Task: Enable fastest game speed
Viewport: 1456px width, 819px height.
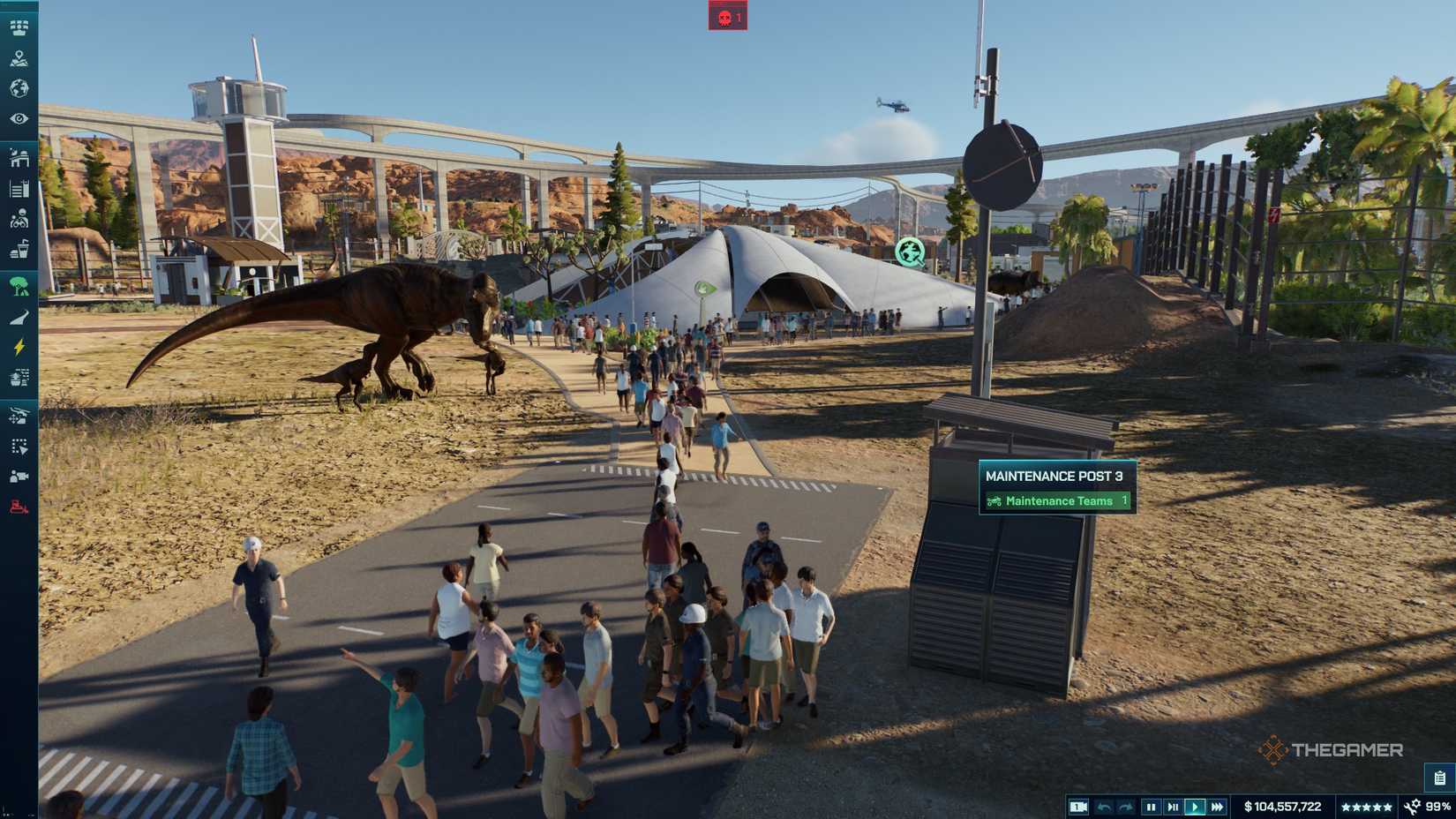Action: pos(1220,806)
